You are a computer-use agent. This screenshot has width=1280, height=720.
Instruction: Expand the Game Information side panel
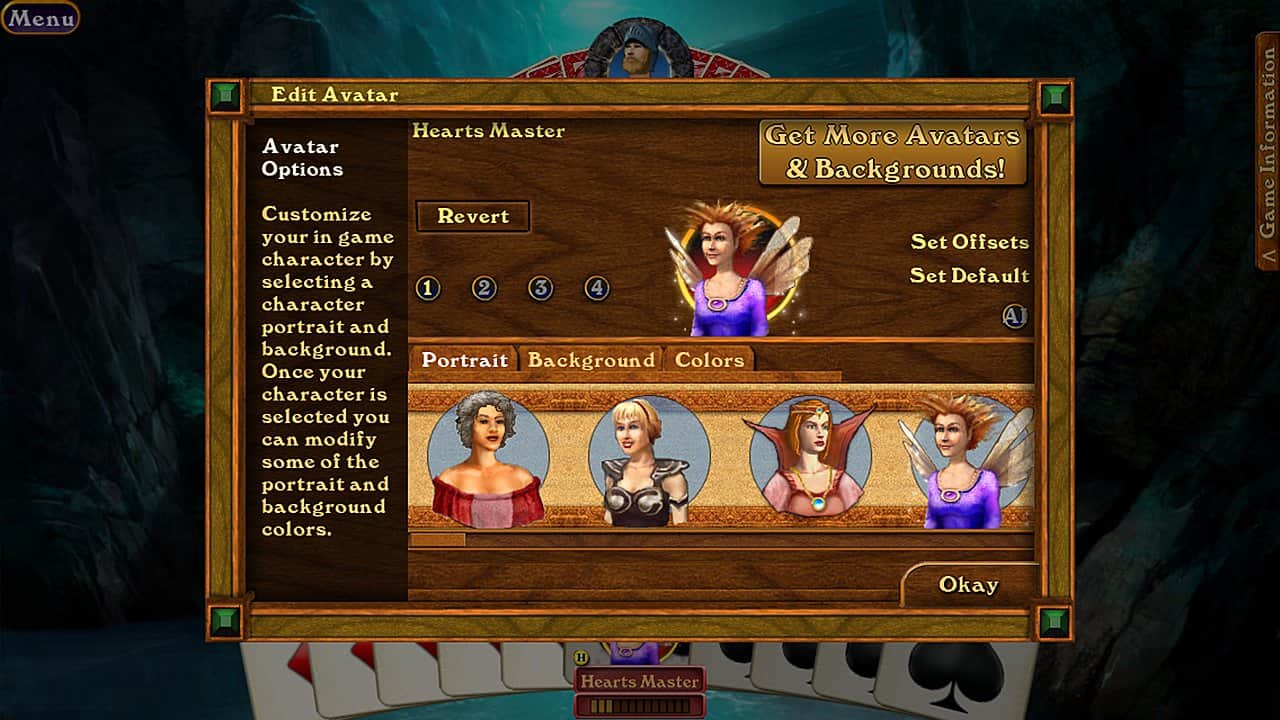click(1267, 150)
